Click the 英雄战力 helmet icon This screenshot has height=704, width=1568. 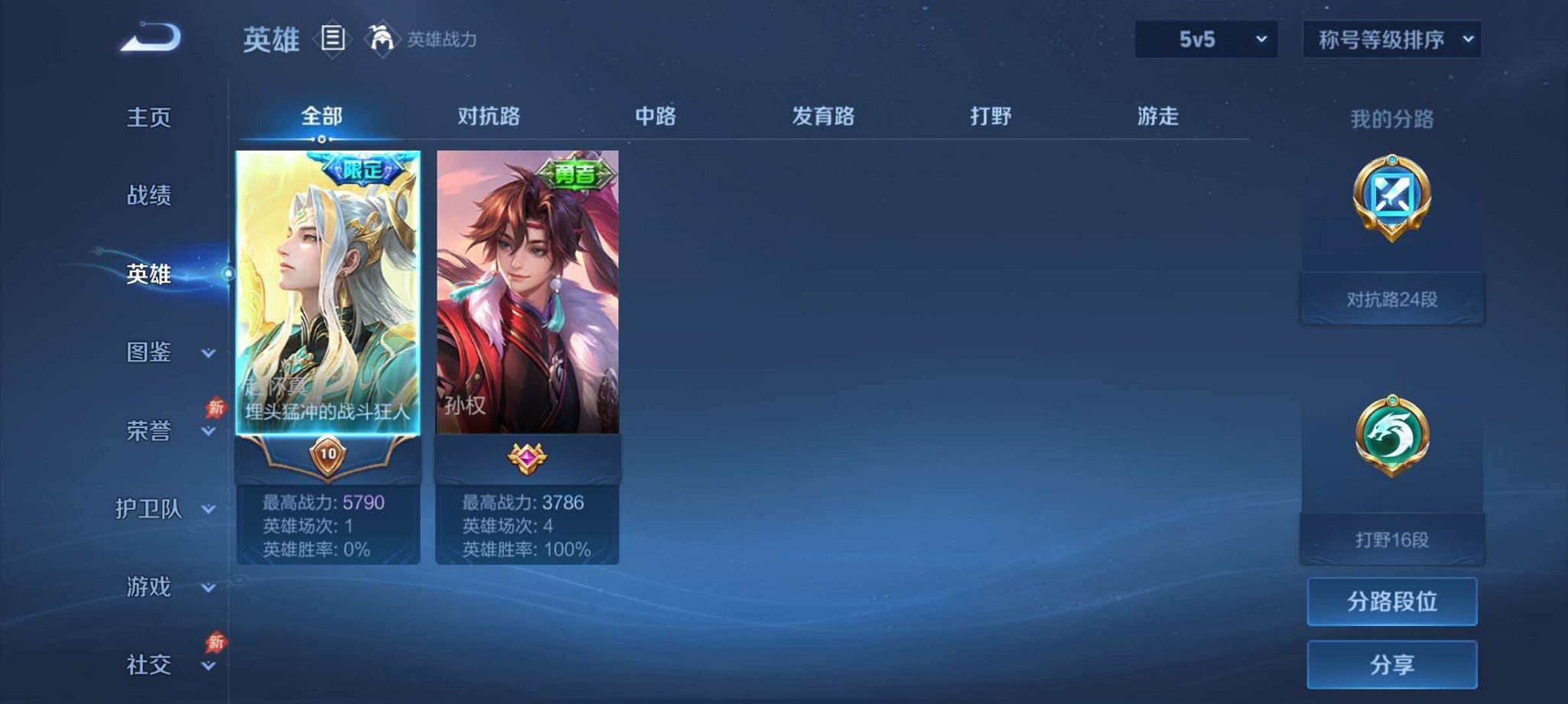point(381,38)
